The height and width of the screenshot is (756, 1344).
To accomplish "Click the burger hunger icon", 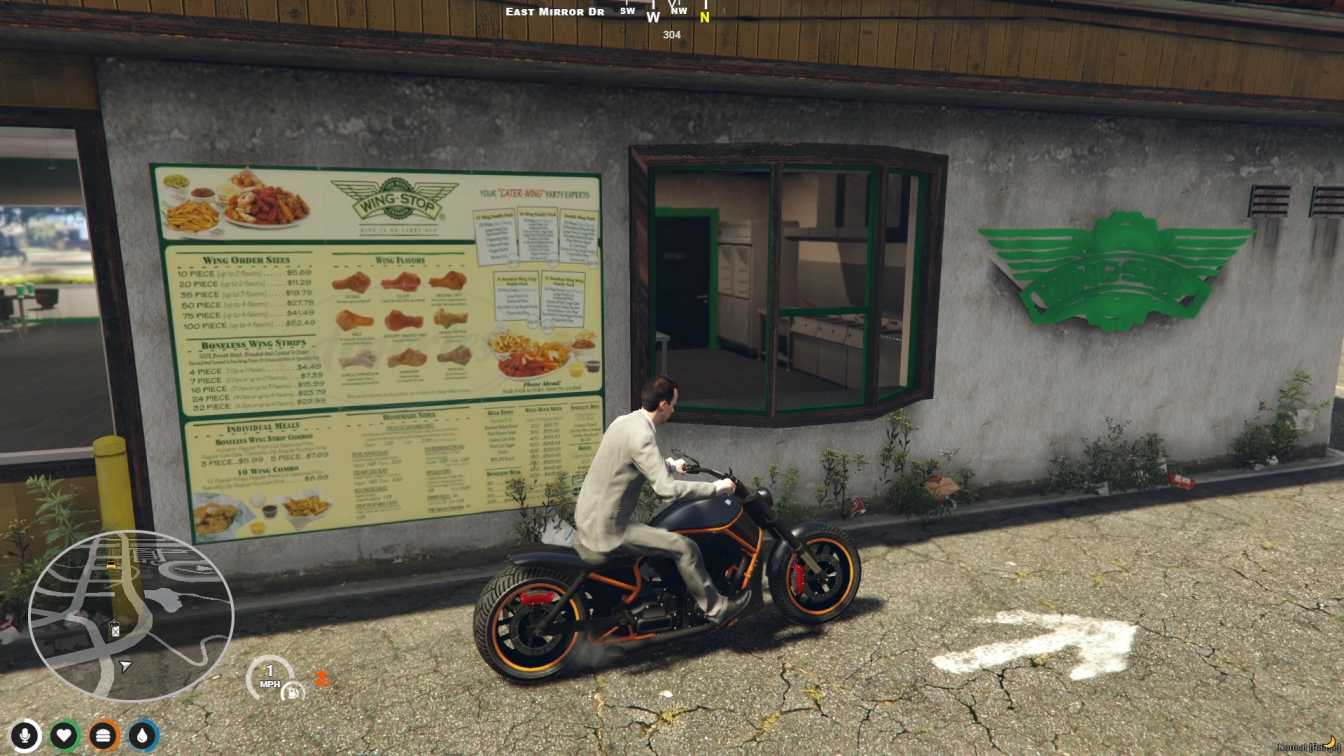I will (x=104, y=736).
